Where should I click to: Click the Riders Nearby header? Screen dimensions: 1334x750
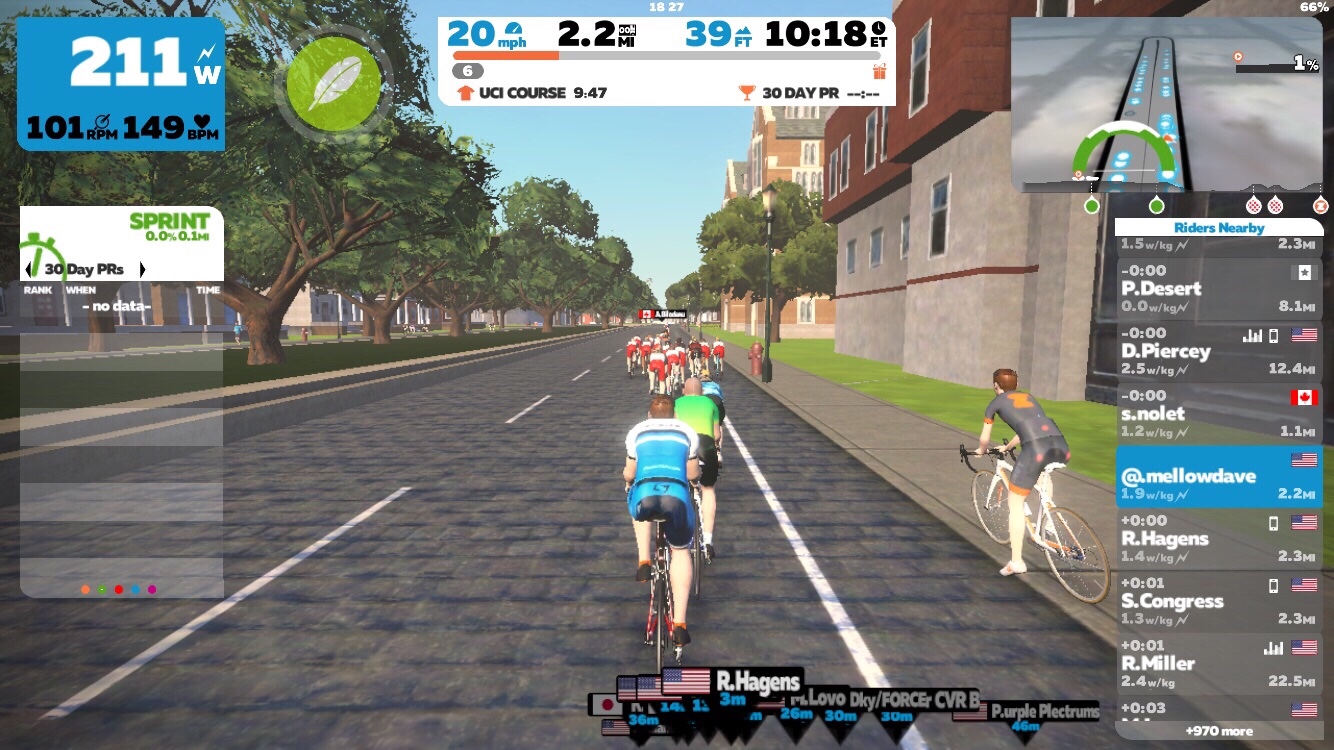[1218, 228]
